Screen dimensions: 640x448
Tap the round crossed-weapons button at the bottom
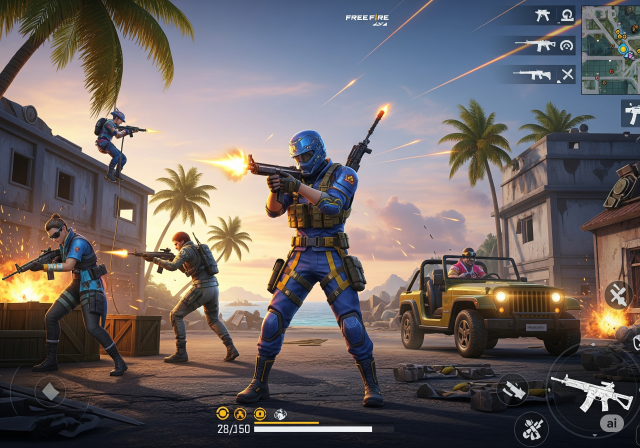531,430
